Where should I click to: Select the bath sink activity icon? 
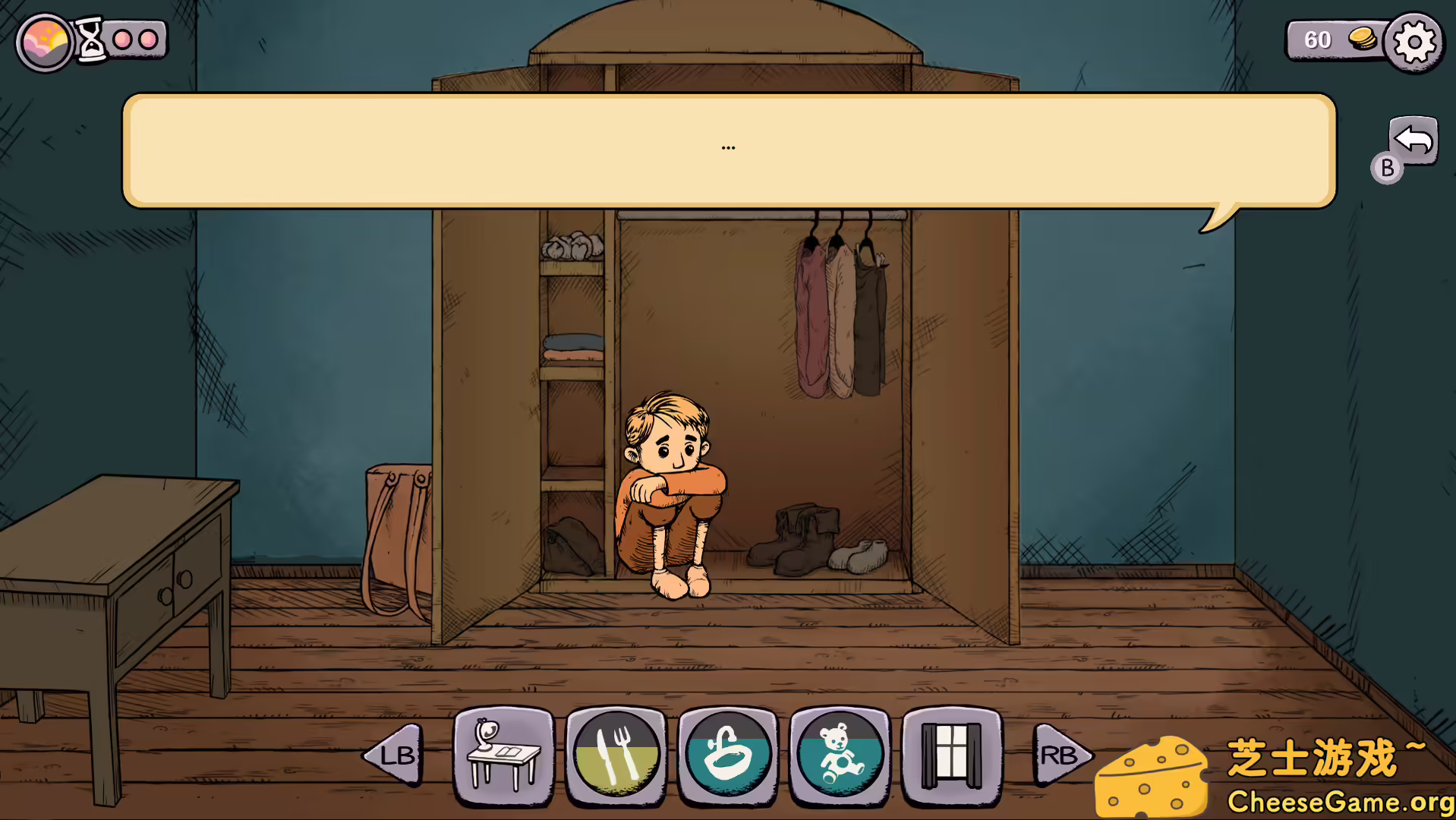[728, 756]
